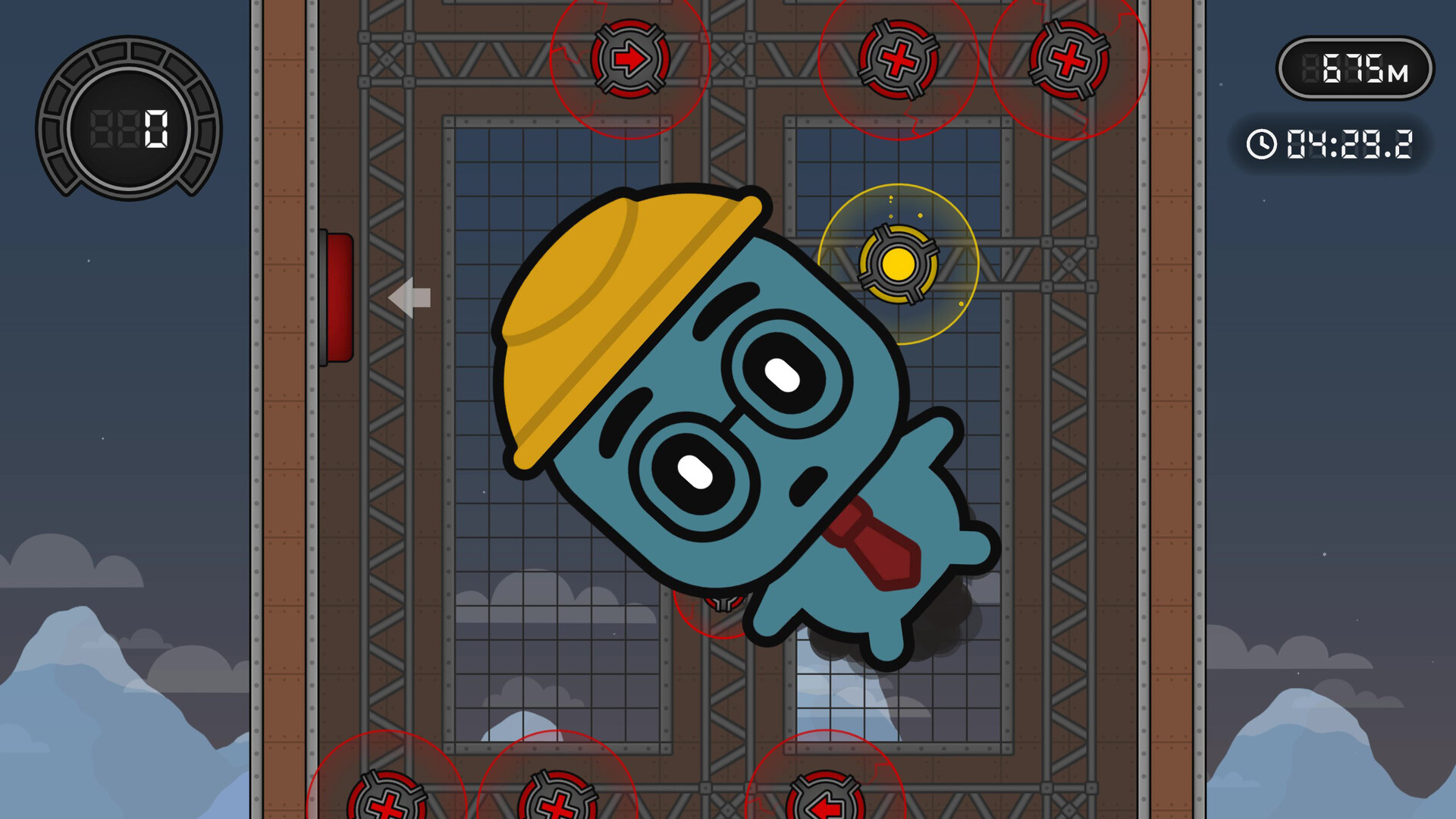
Task: Hit the cracked cross target in the top-right corner
Action: 1070,59
